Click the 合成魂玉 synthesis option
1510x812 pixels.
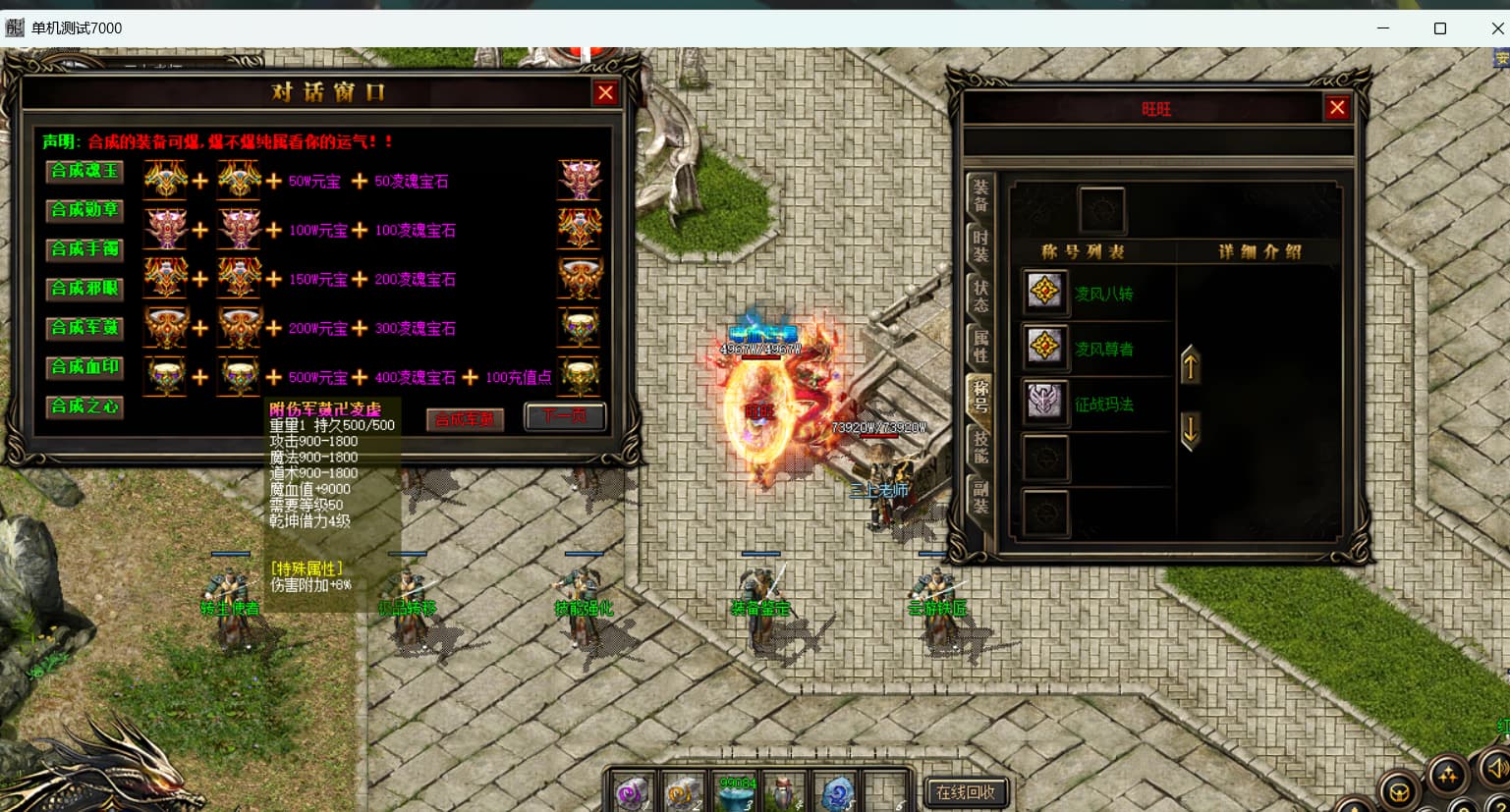tap(84, 172)
